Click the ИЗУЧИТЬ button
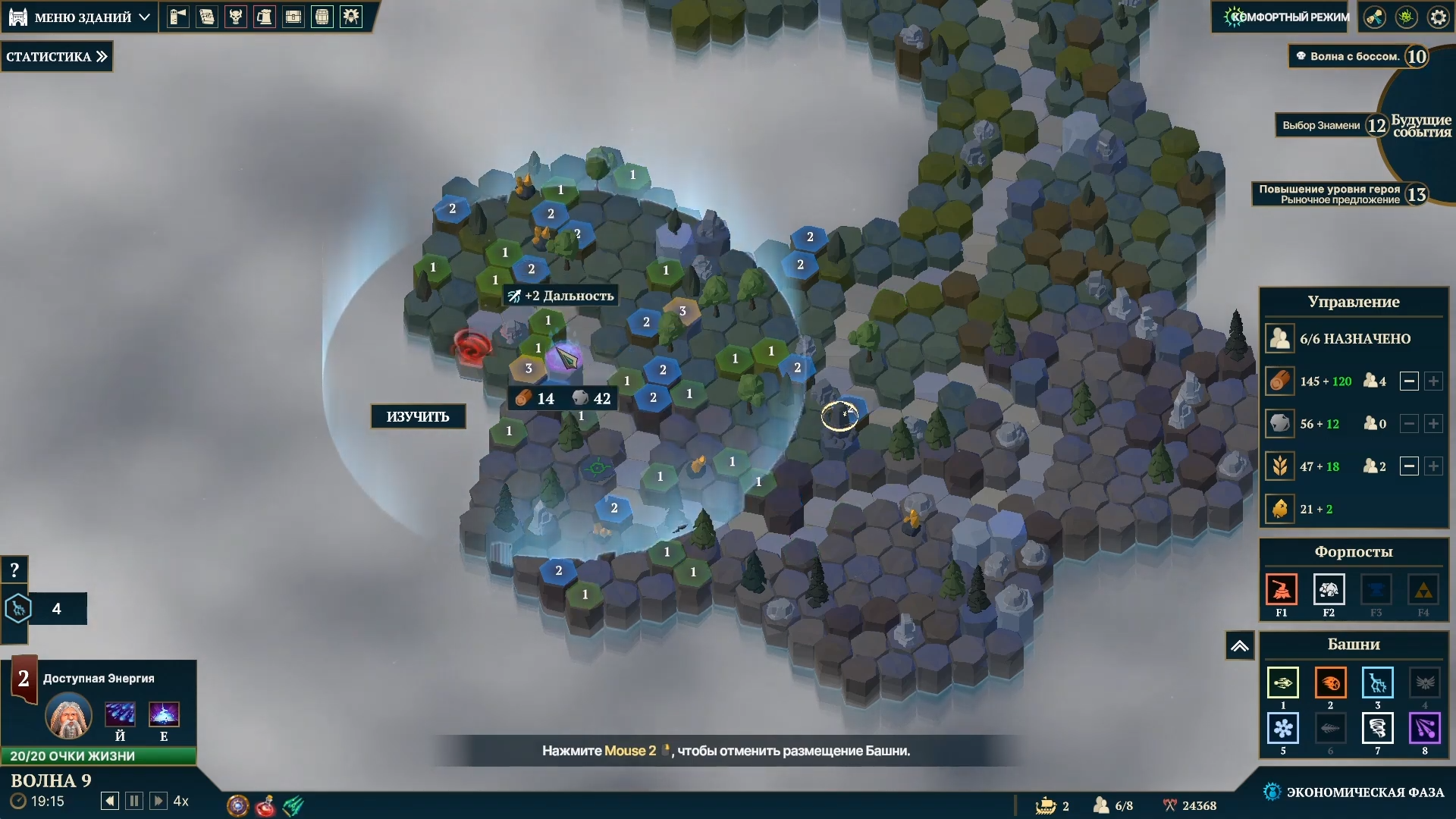1456x819 pixels. (418, 416)
